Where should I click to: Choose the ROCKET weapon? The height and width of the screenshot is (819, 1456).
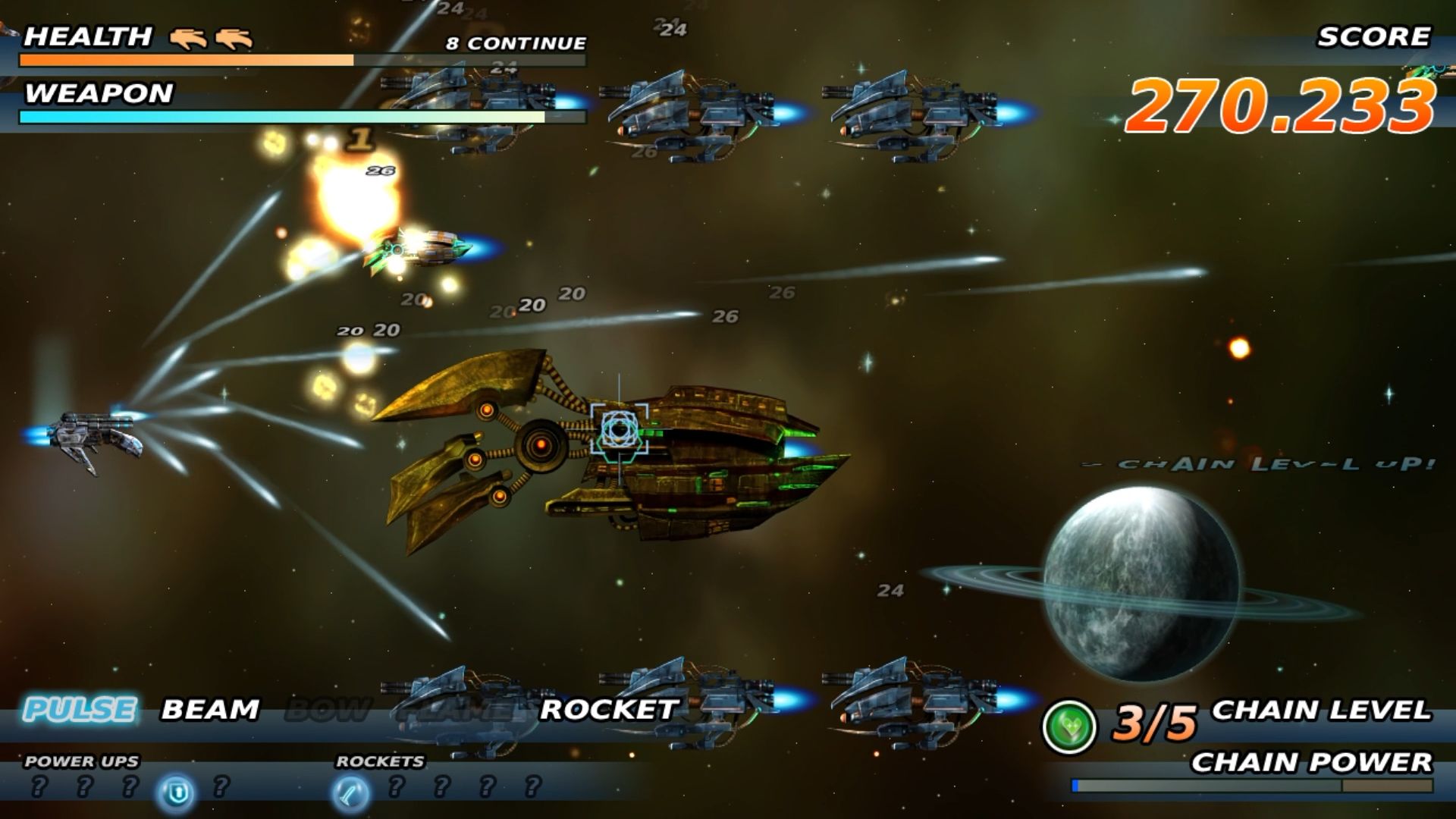608,710
